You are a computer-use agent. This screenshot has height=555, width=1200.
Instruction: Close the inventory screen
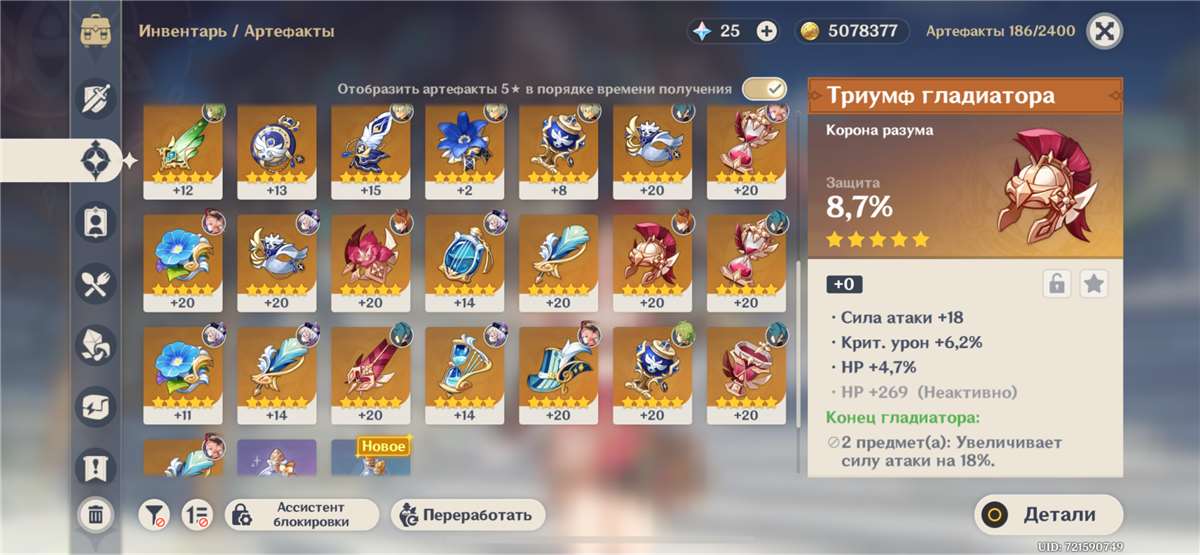click(x=1104, y=31)
